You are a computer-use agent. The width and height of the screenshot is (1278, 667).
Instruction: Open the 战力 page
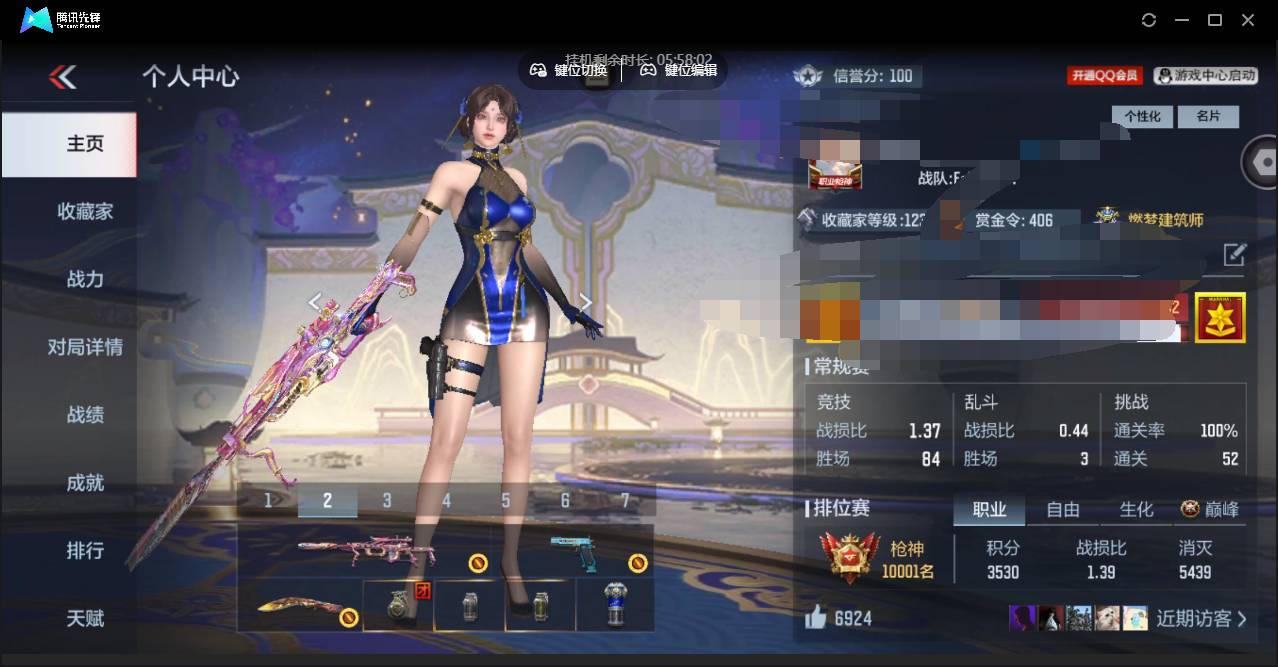[85, 279]
